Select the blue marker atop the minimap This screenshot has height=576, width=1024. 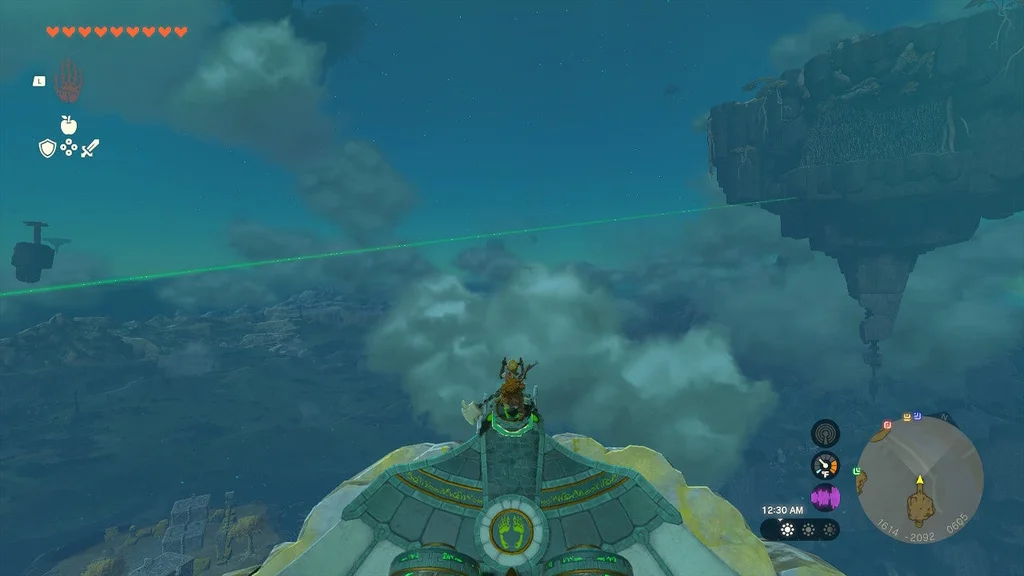[917, 415]
